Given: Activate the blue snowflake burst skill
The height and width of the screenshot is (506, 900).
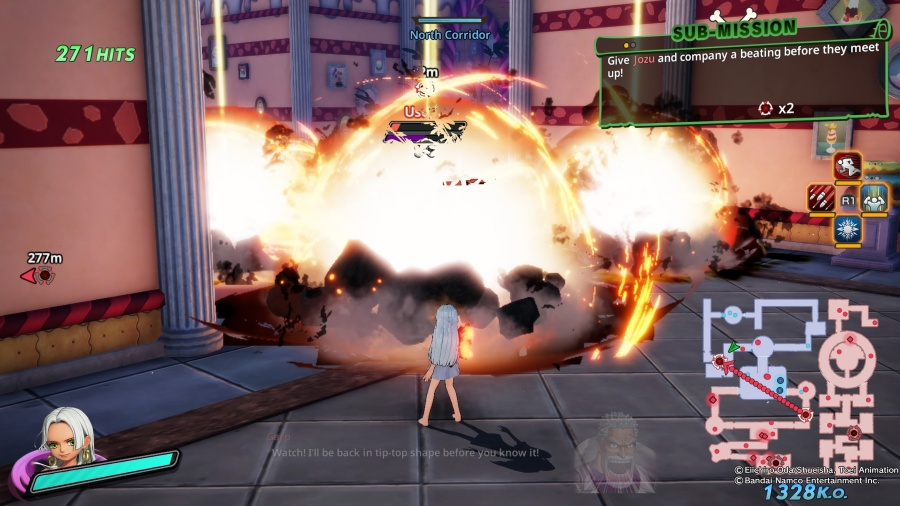Looking at the screenshot, I should [x=848, y=230].
